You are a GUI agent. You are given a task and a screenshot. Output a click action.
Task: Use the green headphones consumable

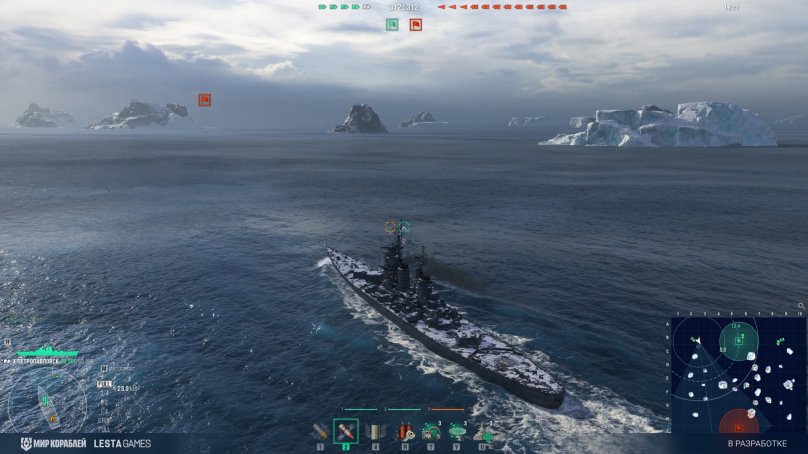point(431,432)
